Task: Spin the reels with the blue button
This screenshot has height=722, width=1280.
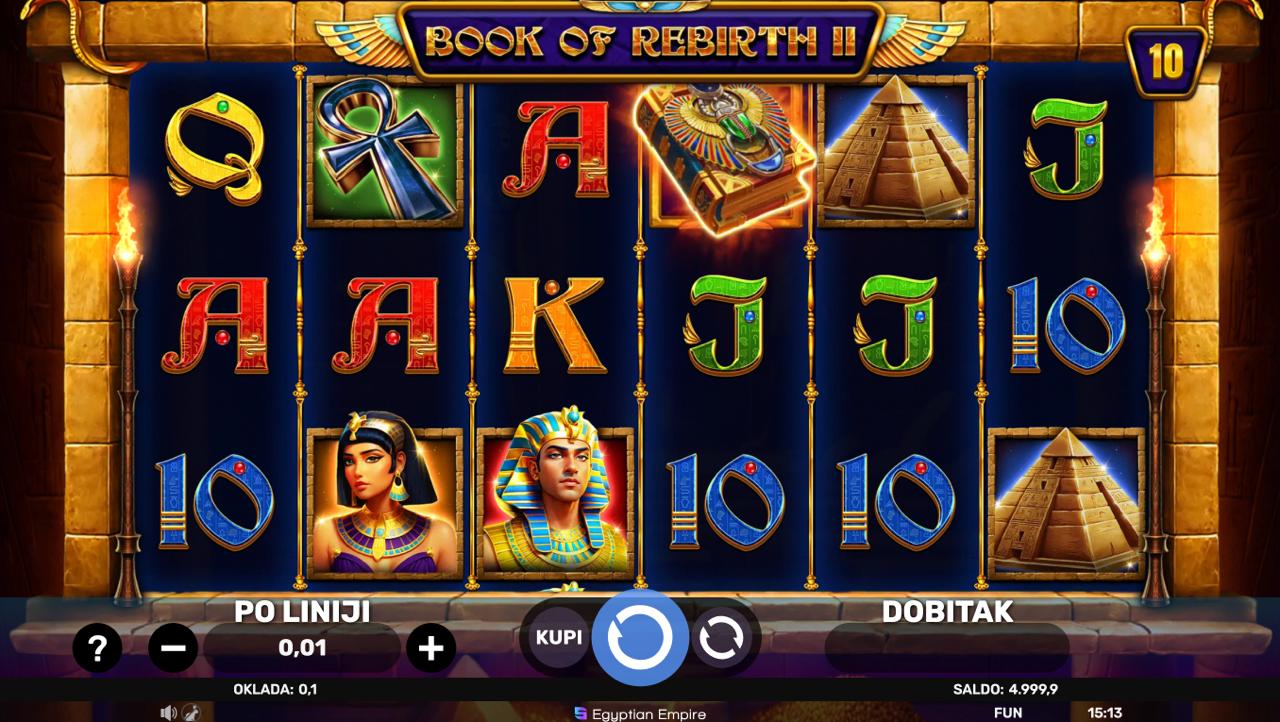Action: tap(640, 638)
